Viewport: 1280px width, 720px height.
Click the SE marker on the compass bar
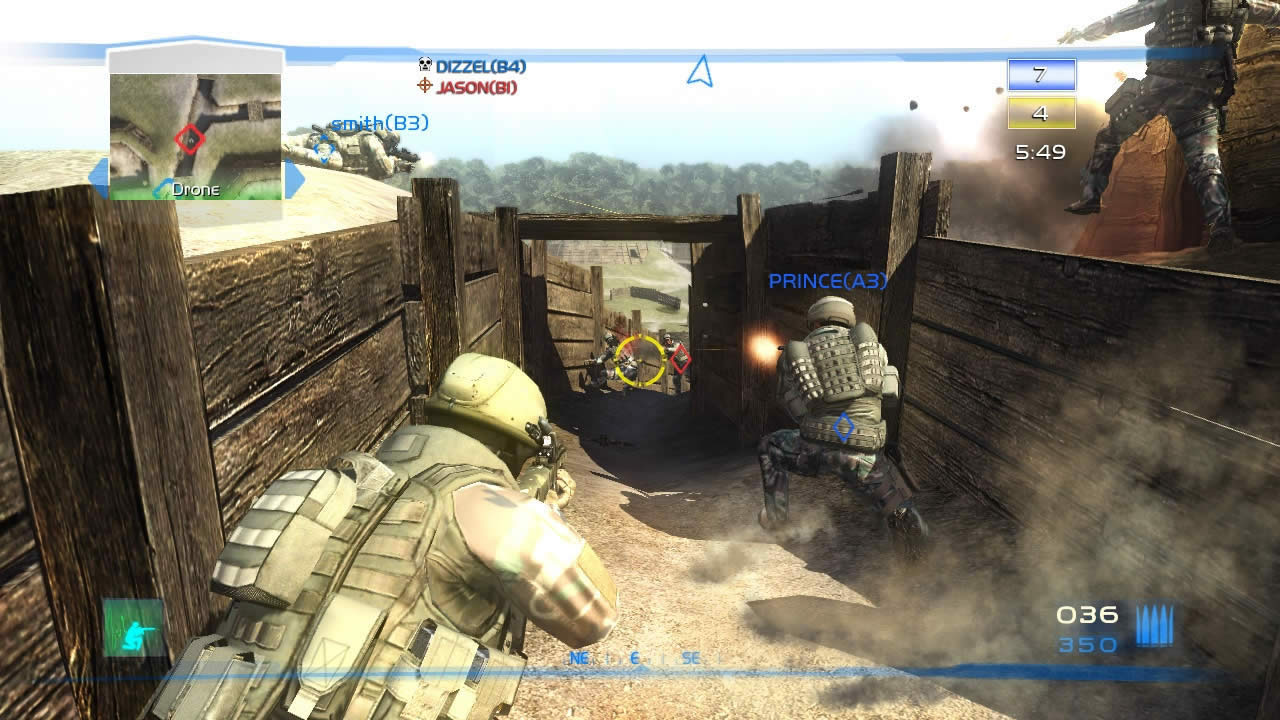689,659
